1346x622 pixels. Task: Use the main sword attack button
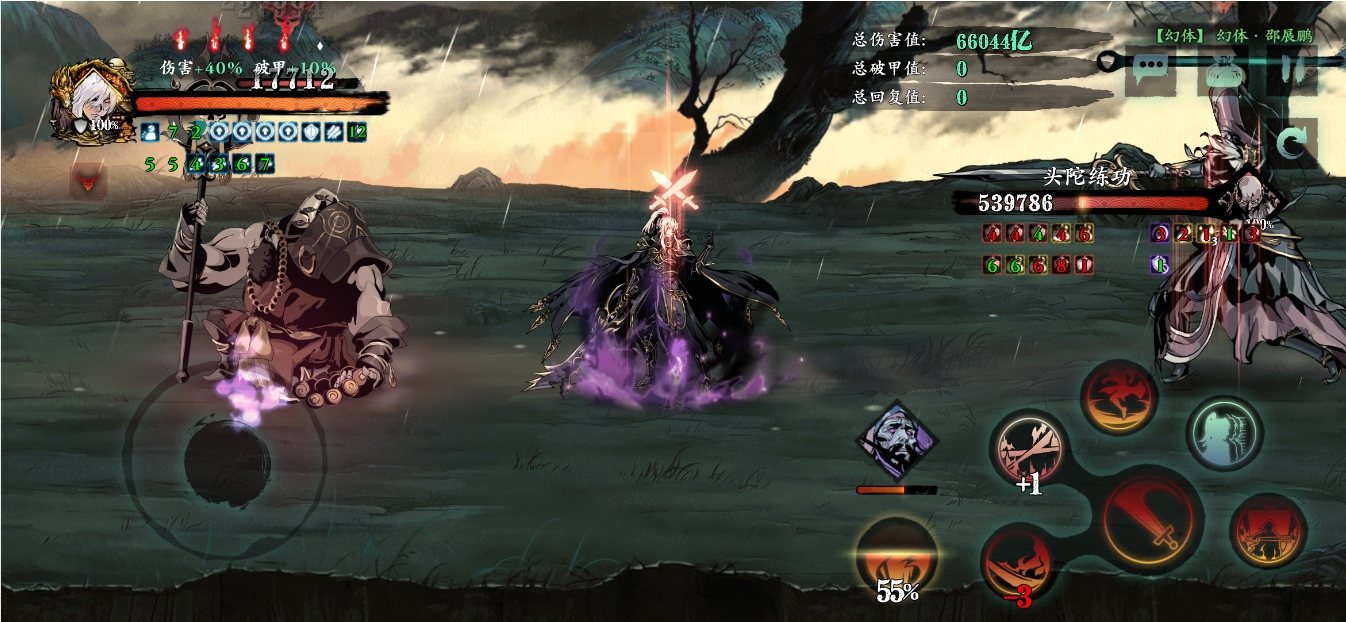coord(1152,520)
